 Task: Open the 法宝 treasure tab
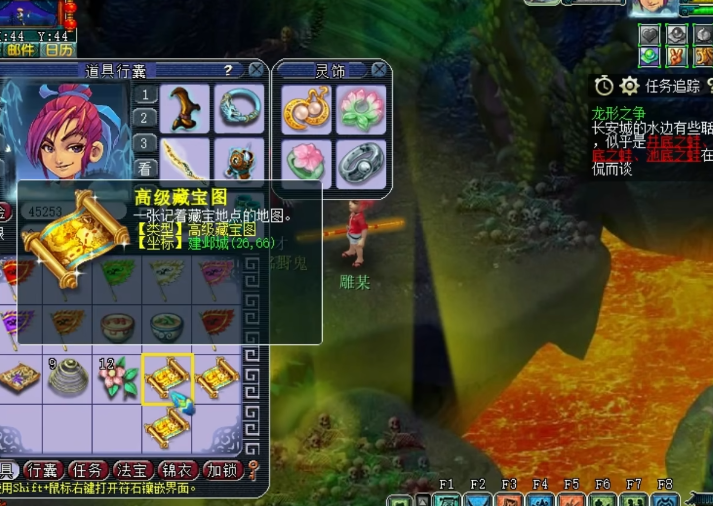[x=133, y=470]
